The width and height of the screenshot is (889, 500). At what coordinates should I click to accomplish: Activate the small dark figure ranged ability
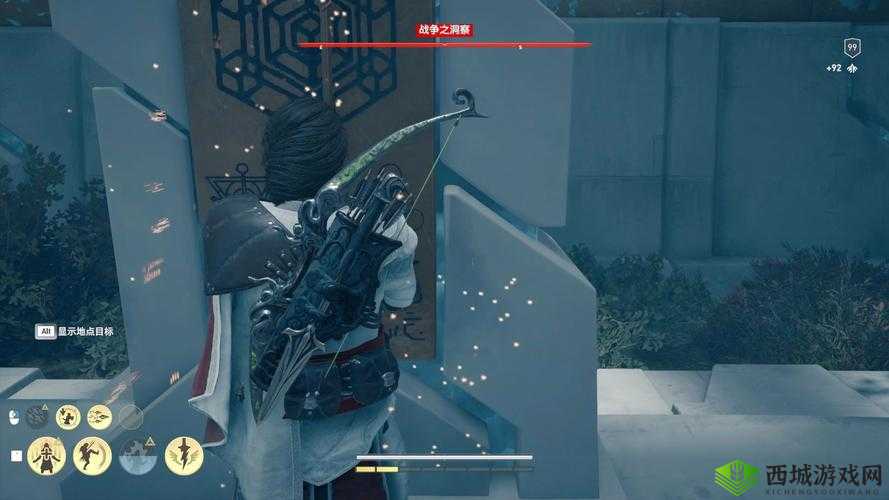tap(68, 416)
